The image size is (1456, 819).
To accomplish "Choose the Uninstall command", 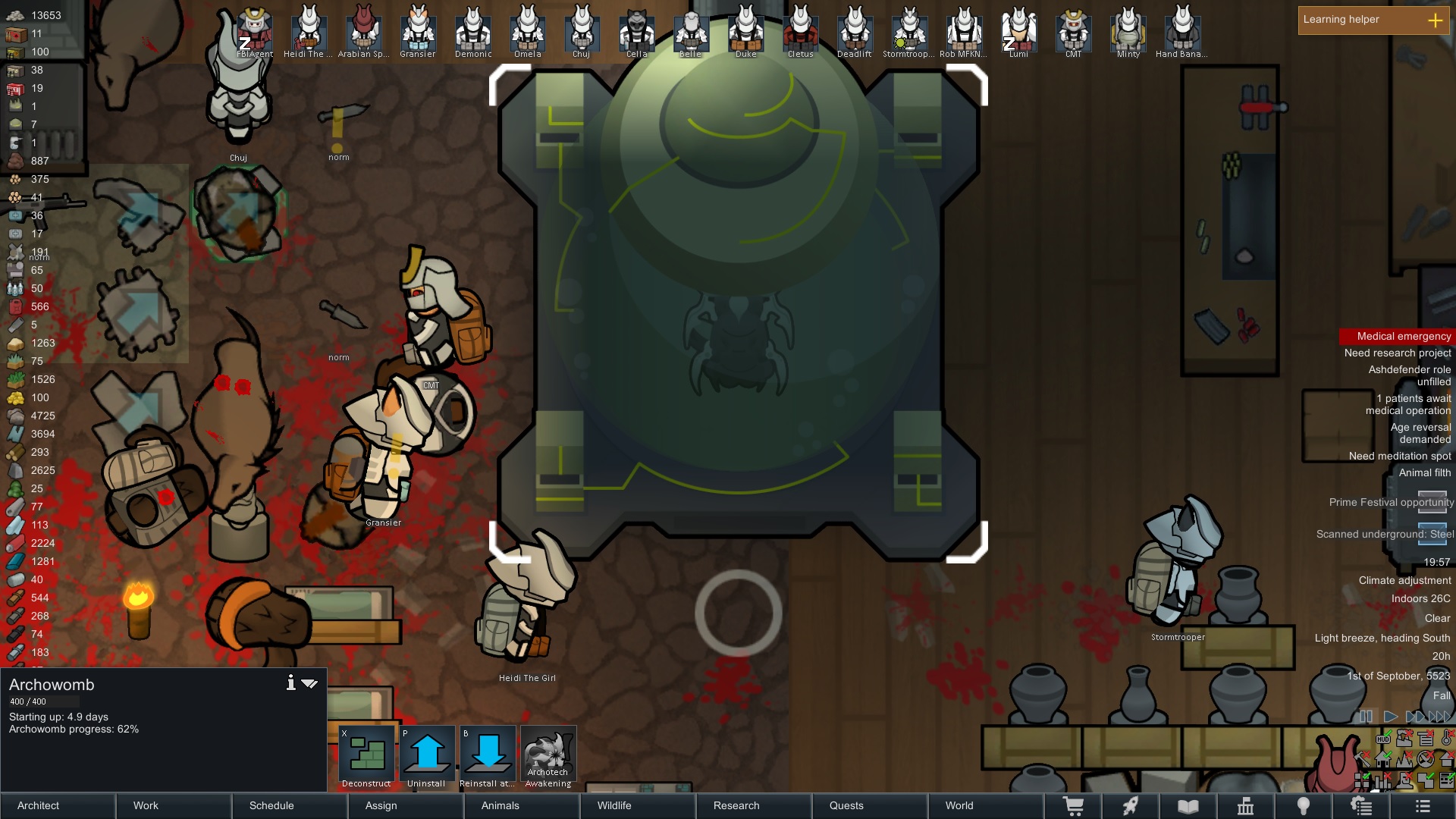I will [427, 756].
